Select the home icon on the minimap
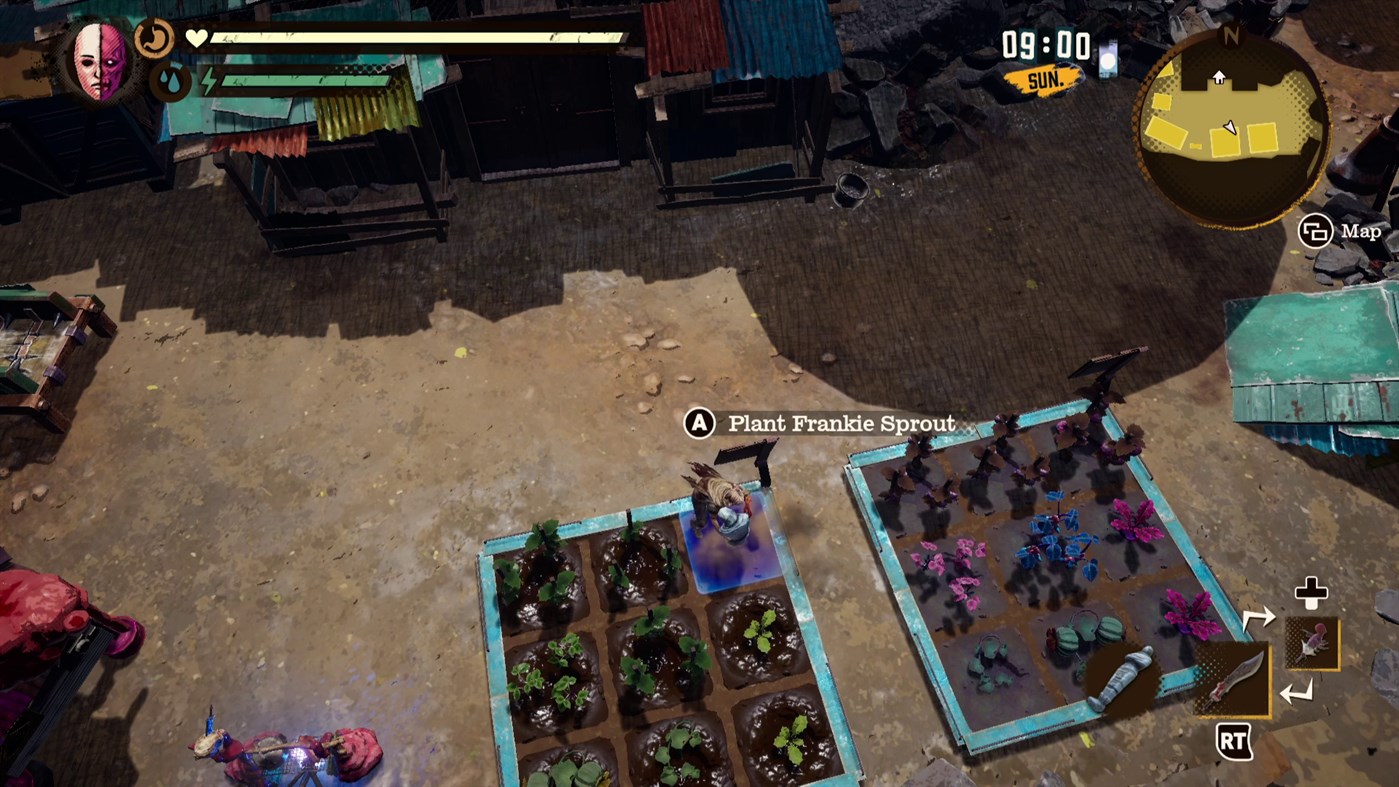This screenshot has height=787, width=1399. 1219,77
